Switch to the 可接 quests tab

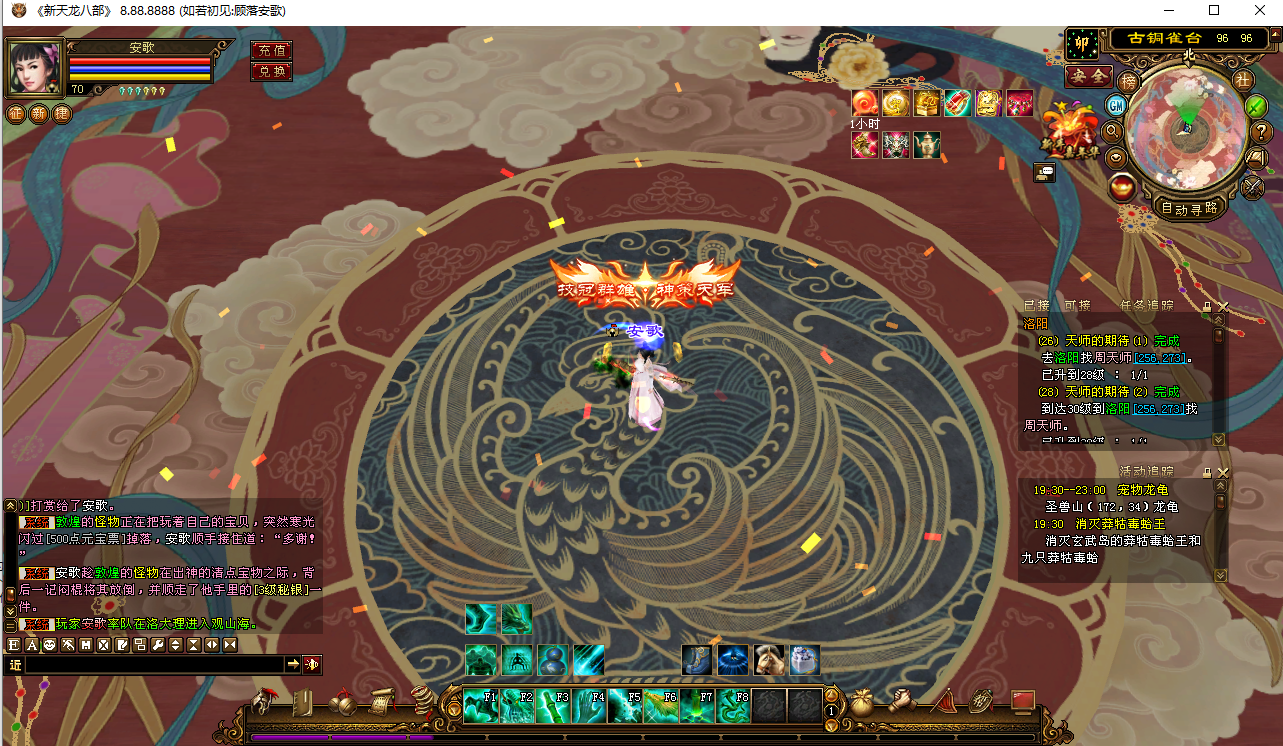1078,306
